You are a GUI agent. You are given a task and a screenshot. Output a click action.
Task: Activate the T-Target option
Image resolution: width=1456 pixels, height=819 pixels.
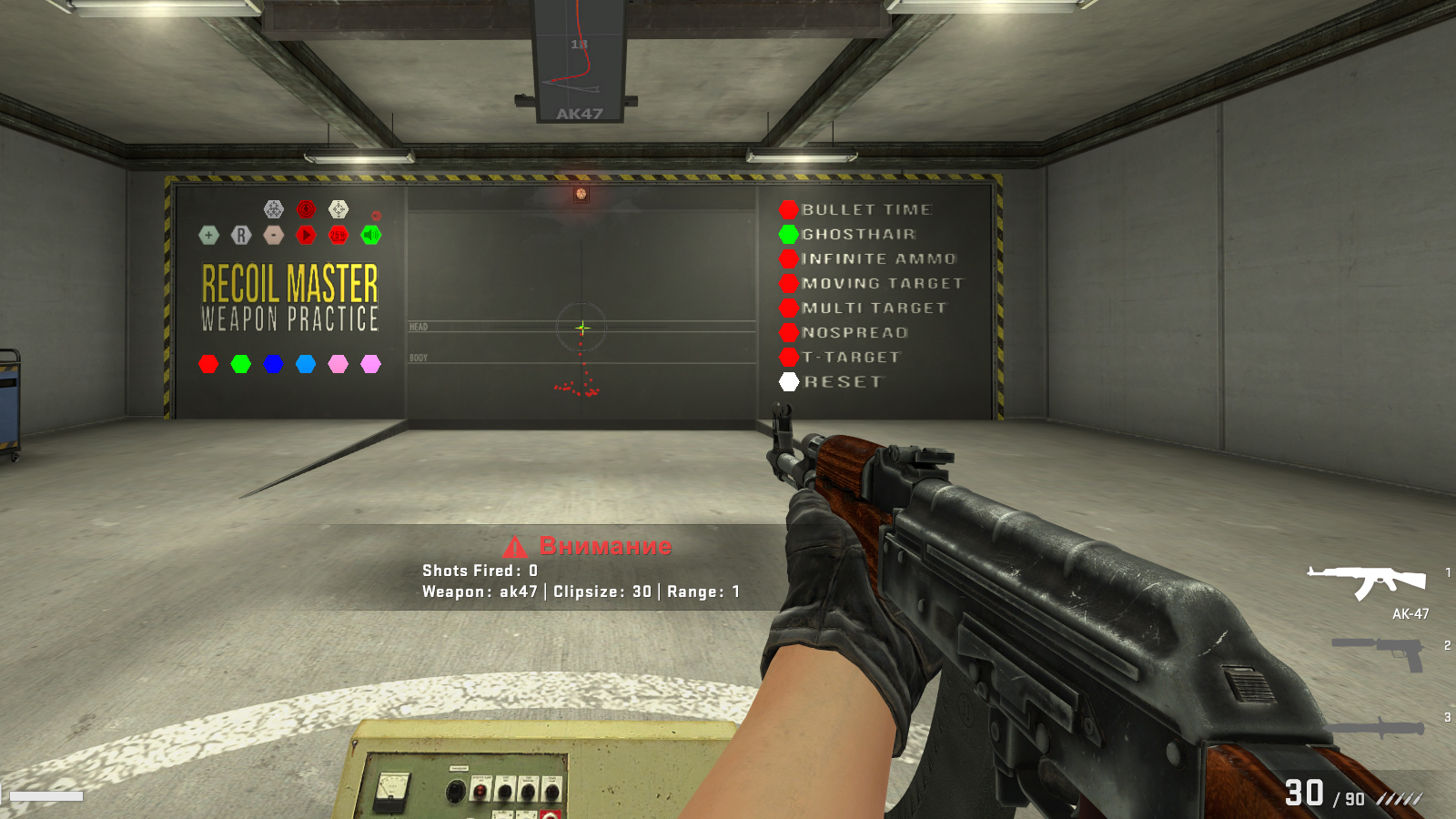[789, 357]
